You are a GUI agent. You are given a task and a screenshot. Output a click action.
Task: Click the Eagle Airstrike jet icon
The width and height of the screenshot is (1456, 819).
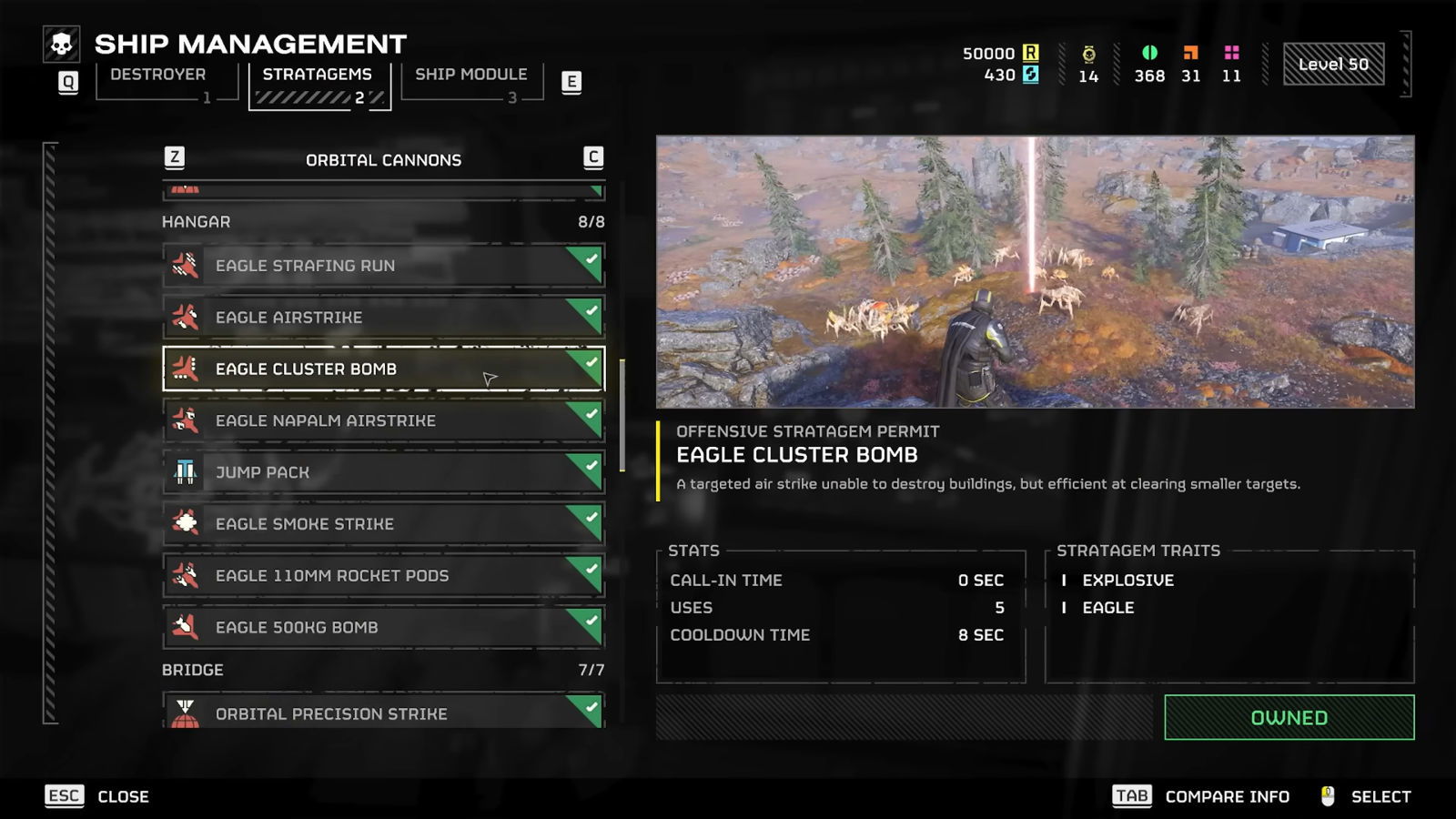[x=185, y=317]
